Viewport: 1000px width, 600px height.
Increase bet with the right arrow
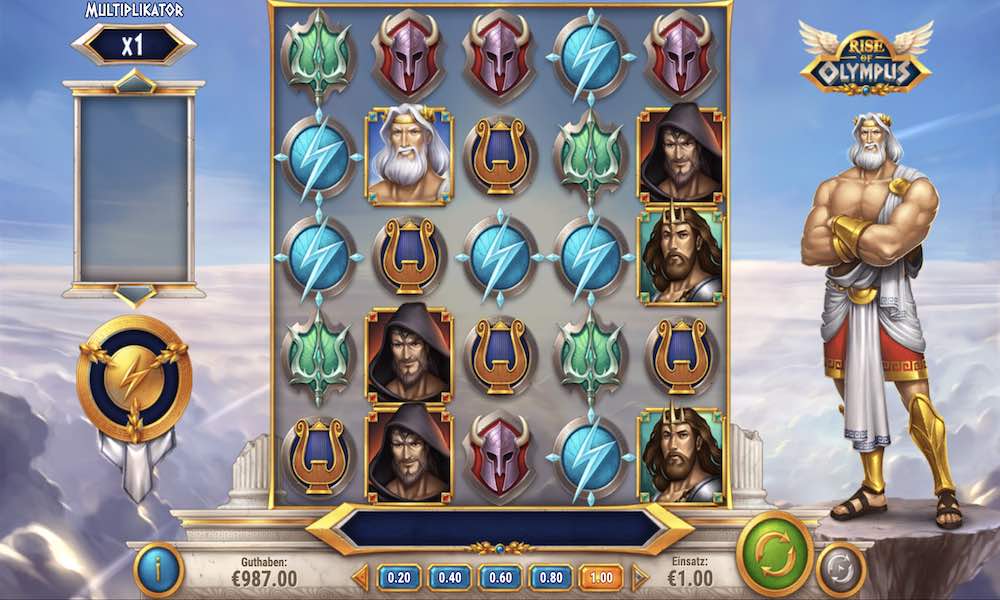(640, 577)
